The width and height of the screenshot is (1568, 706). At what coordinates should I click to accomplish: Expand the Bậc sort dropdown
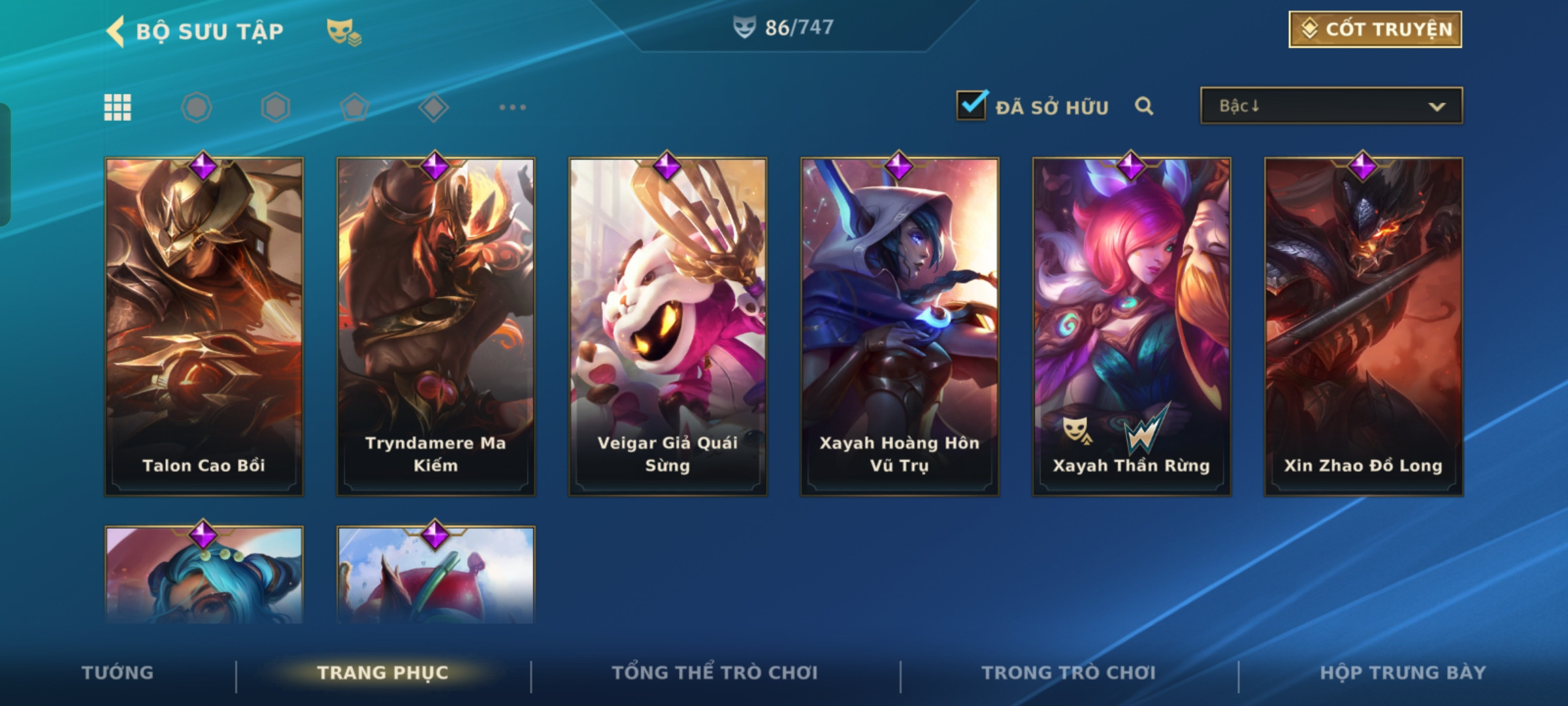tap(1331, 106)
